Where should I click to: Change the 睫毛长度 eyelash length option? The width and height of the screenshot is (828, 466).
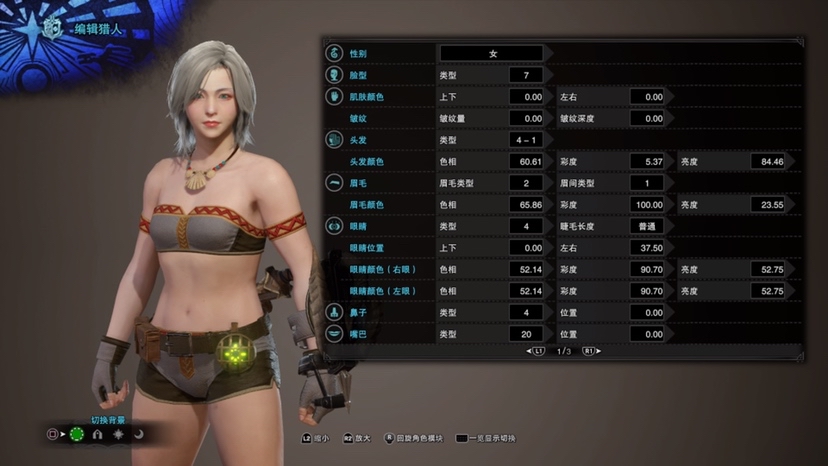coord(647,226)
